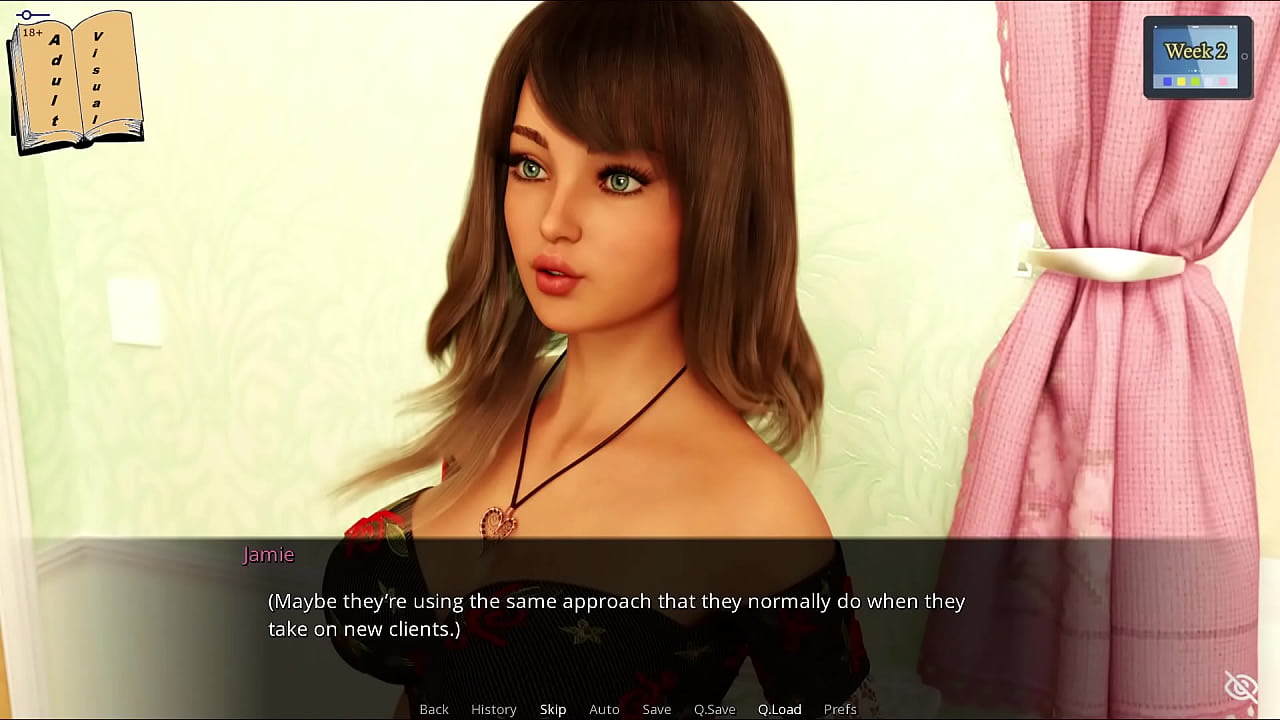Hide the interface with the crossed-eye icon
Viewport: 1280px width, 720px height.
(x=1241, y=687)
